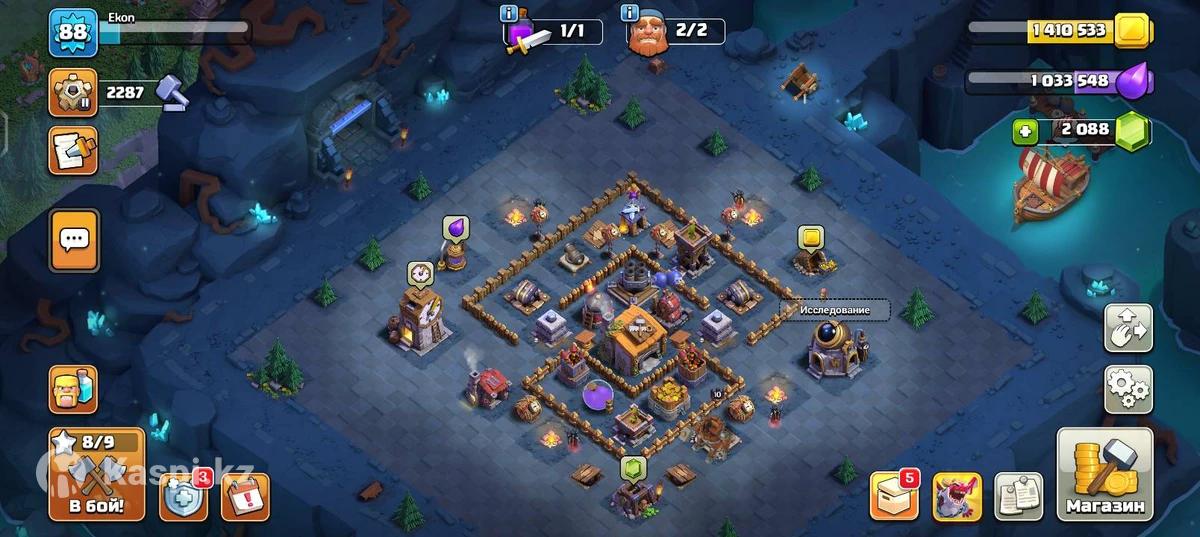Screen dimensions: 1200x537
Task: Show info for the 1/1 sword counter
Action: [510, 14]
